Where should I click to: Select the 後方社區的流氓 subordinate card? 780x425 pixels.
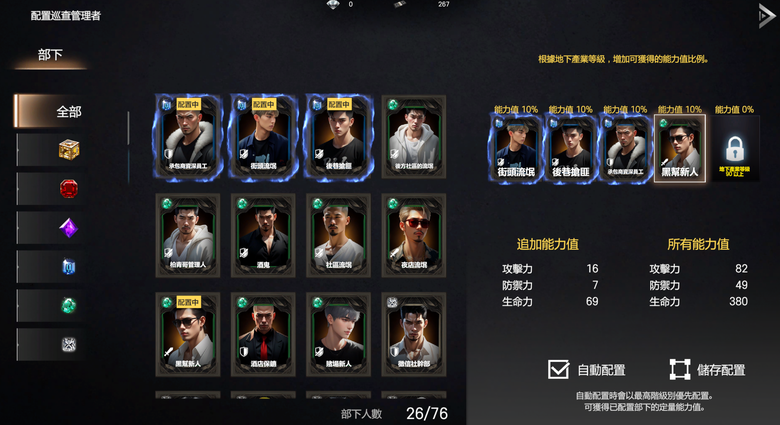412,137
